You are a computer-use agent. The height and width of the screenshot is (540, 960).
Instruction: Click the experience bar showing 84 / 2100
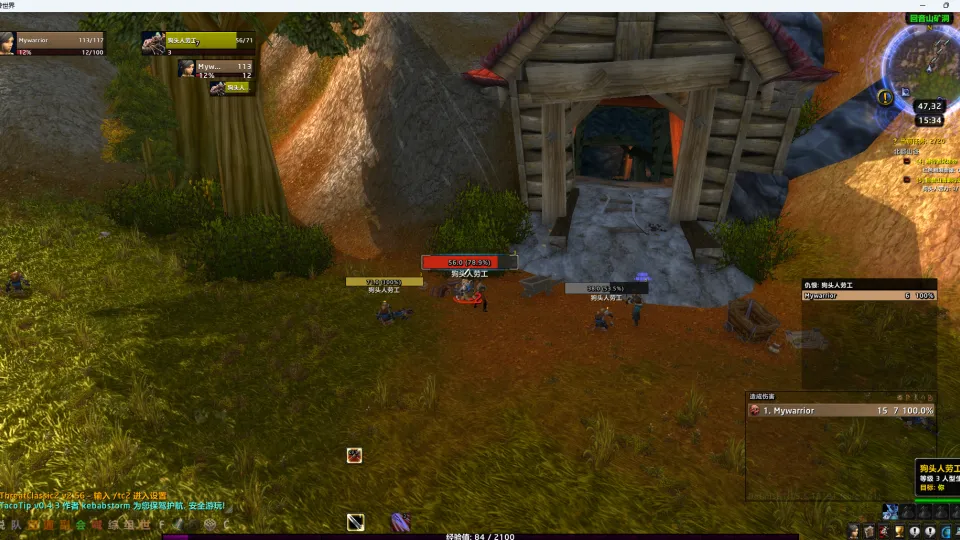480,536
